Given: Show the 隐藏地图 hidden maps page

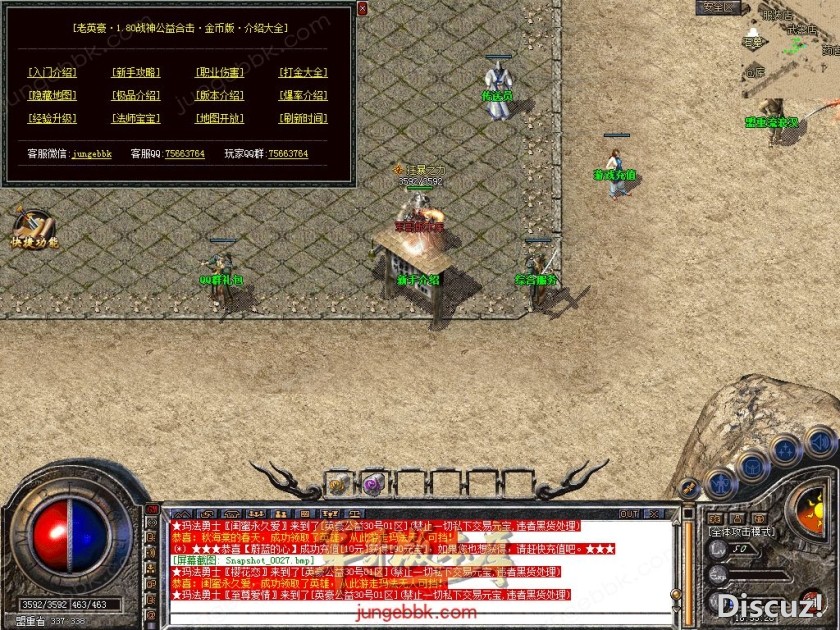Looking at the screenshot, I should tap(52, 96).
